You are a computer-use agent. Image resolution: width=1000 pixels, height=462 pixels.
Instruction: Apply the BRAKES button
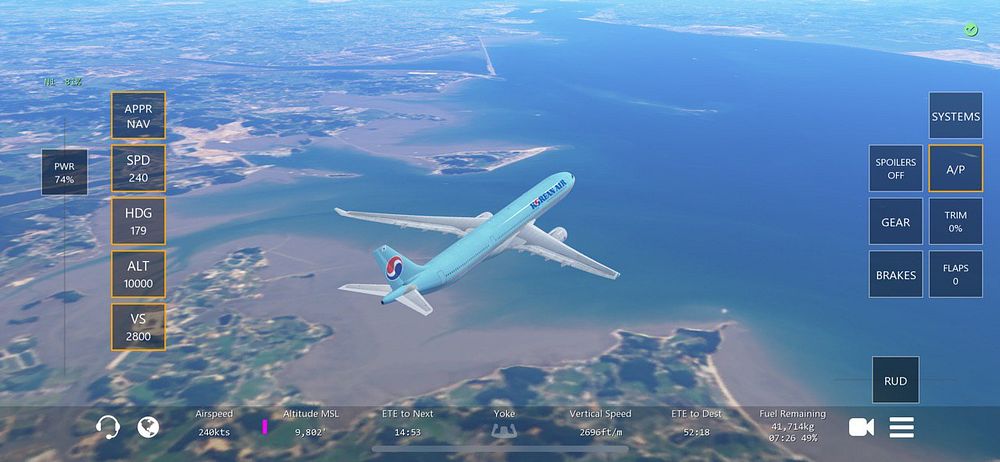point(895,274)
